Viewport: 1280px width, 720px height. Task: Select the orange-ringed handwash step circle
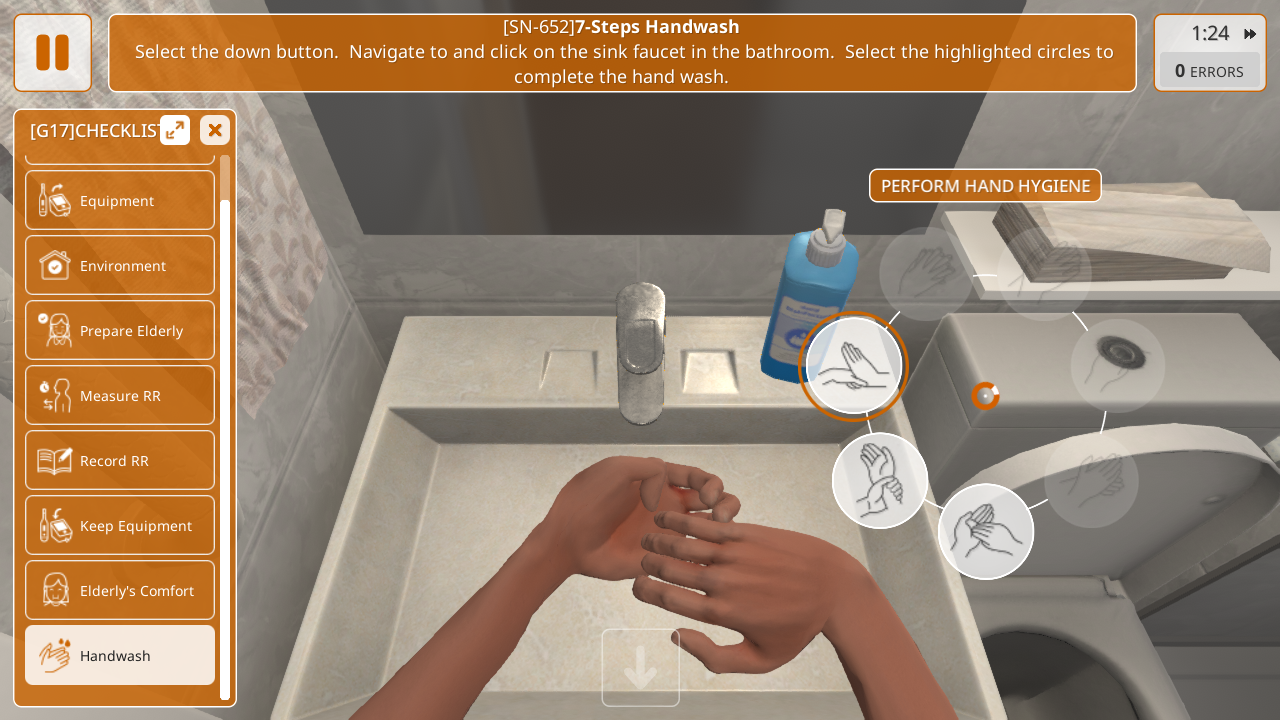point(853,366)
